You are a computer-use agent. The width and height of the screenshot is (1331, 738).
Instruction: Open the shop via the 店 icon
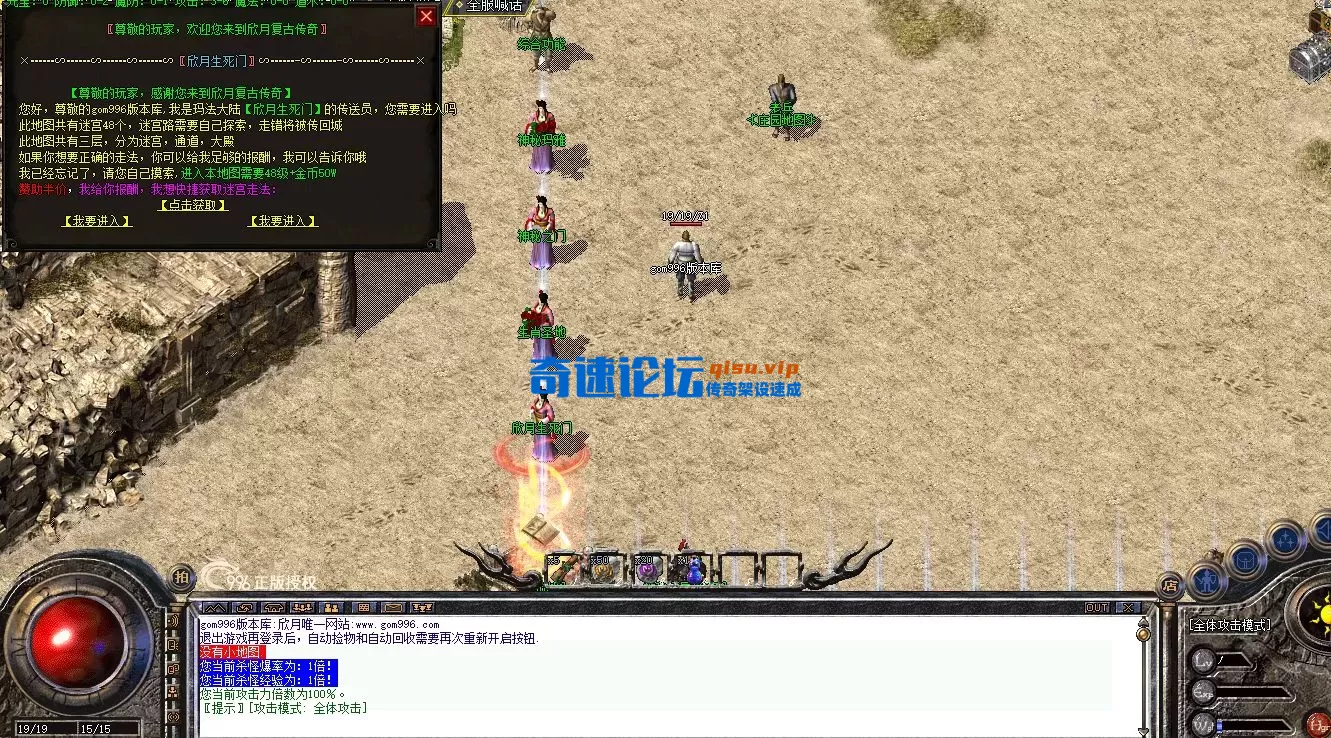(1169, 587)
